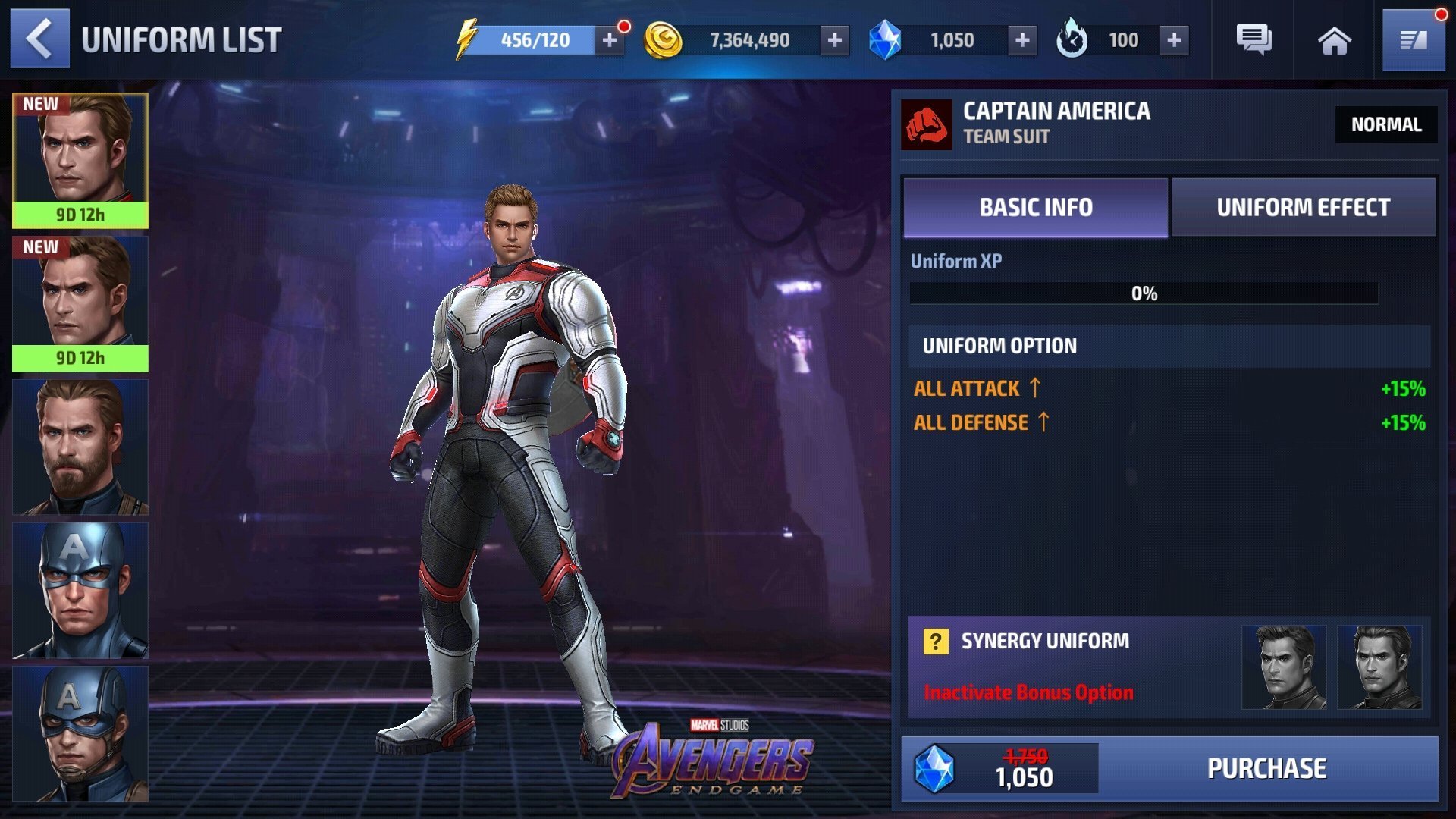Buy more crystals with the plus button
This screenshot has width=1456, height=819.
coord(1021,40)
